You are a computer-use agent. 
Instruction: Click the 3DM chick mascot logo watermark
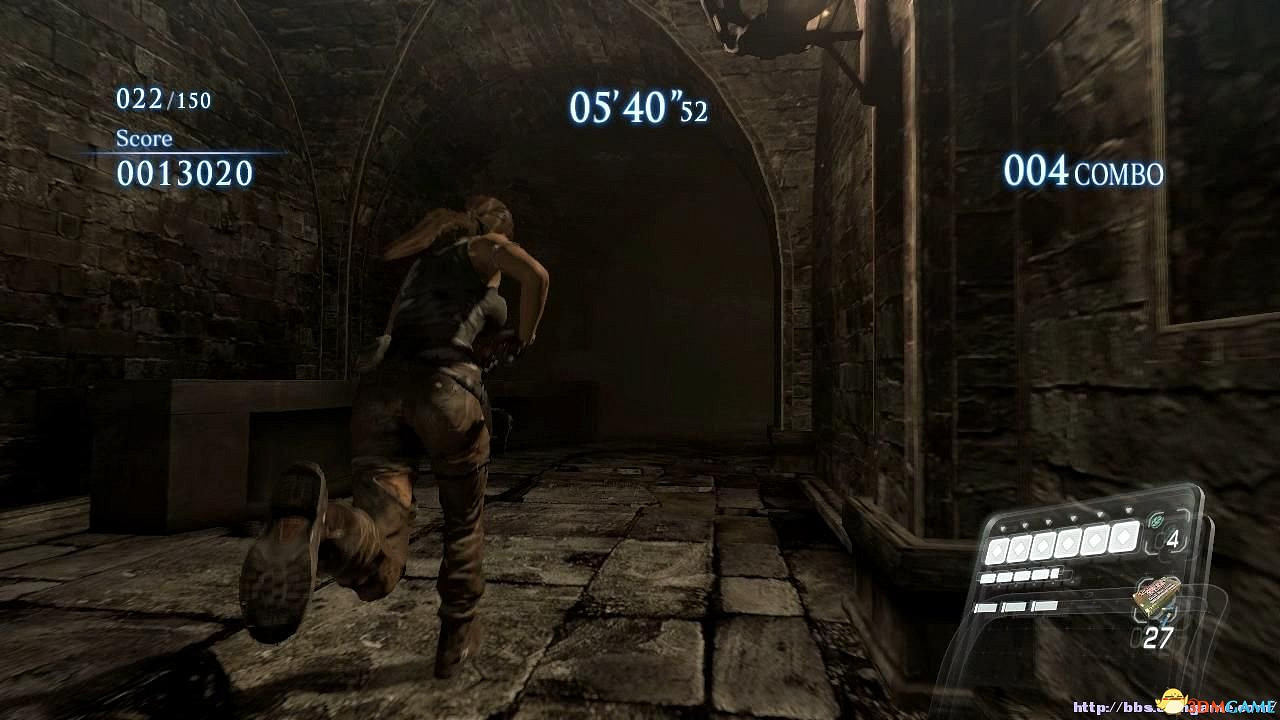pyautogui.click(x=1172, y=699)
